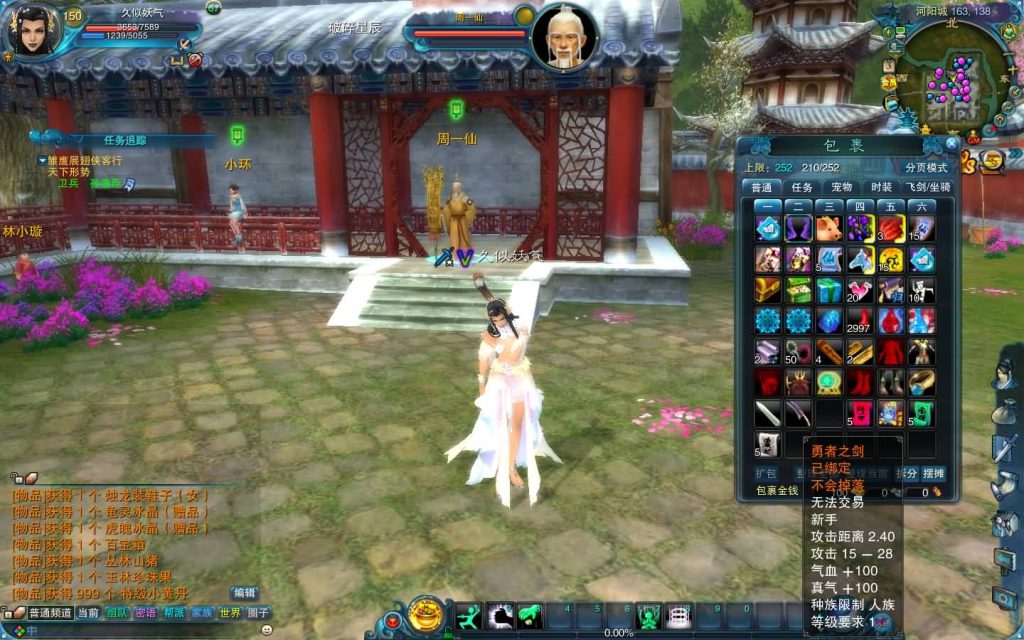
Task: Switch to the 任务 inventory tab
Action: pyautogui.click(x=802, y=187)
